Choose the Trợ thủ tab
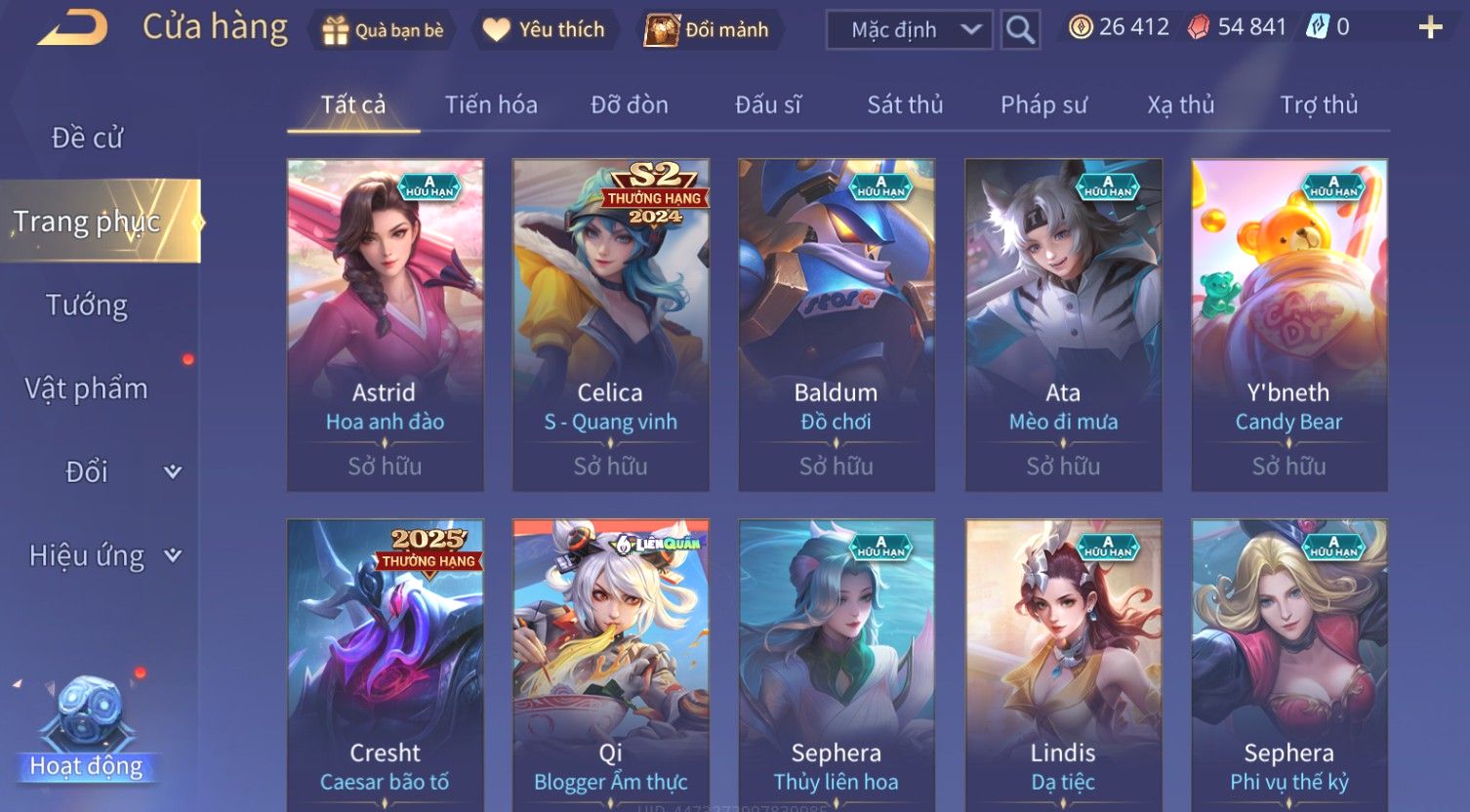 click(1319, 104)
